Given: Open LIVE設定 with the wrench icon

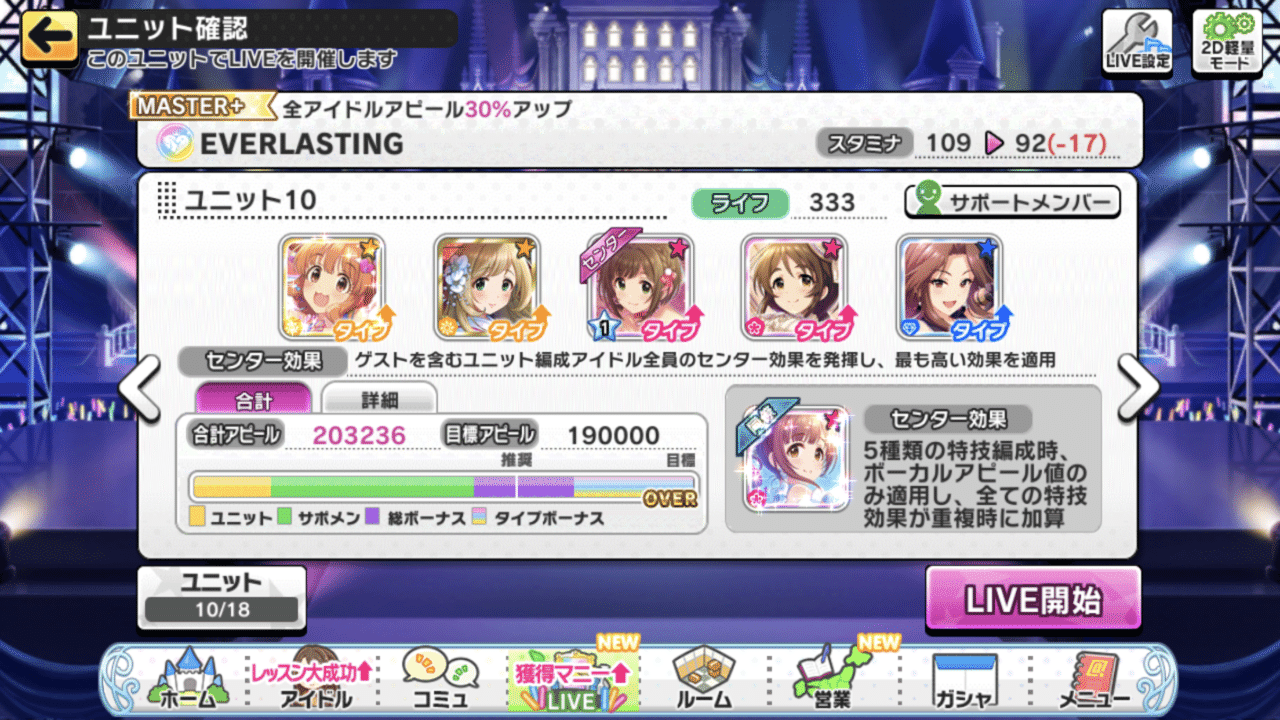Looking at the screenshot, I should pyautogui.click(x=1136, y=40).
